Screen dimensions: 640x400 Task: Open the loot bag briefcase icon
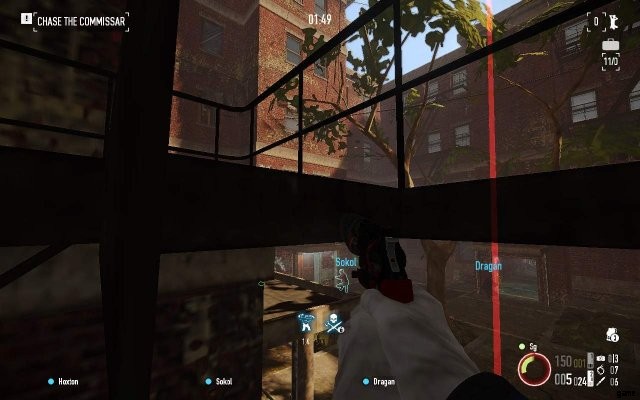tap(610, 46)
